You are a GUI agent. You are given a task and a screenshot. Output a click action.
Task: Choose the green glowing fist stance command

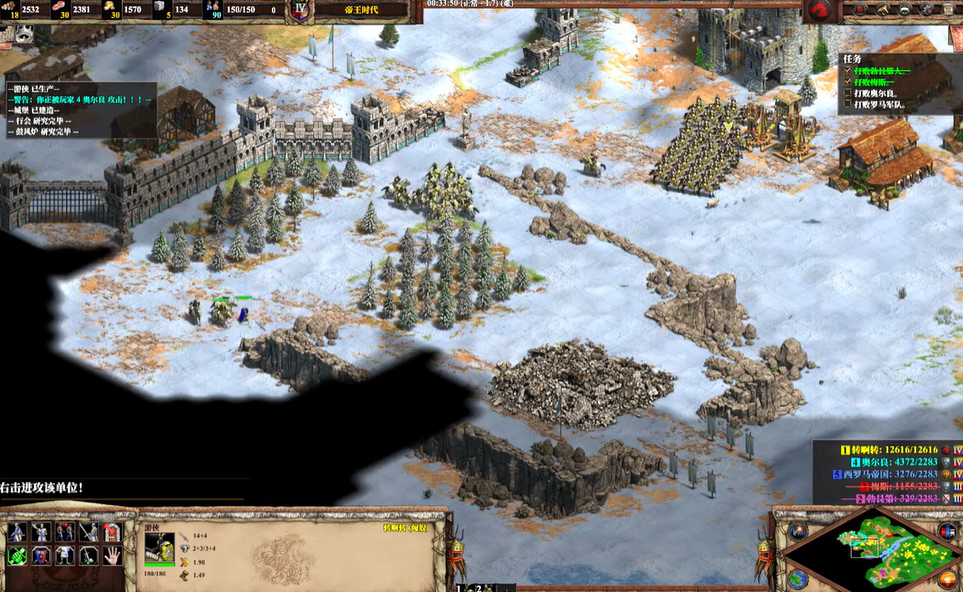click(x=17, y=555)
